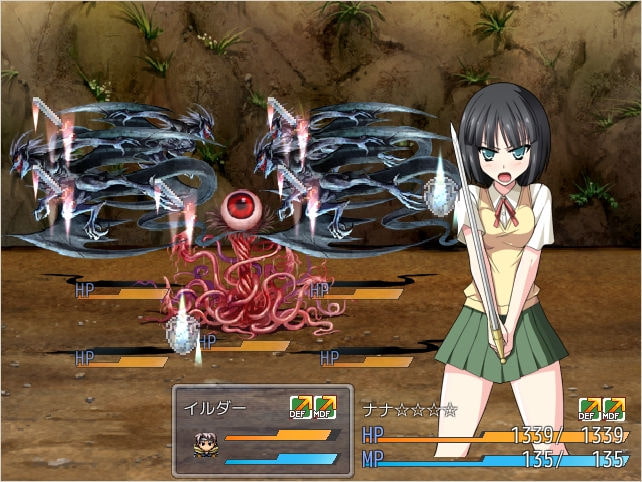Inspect ナナ's DEF buff icon

click(x=589, y=409)
